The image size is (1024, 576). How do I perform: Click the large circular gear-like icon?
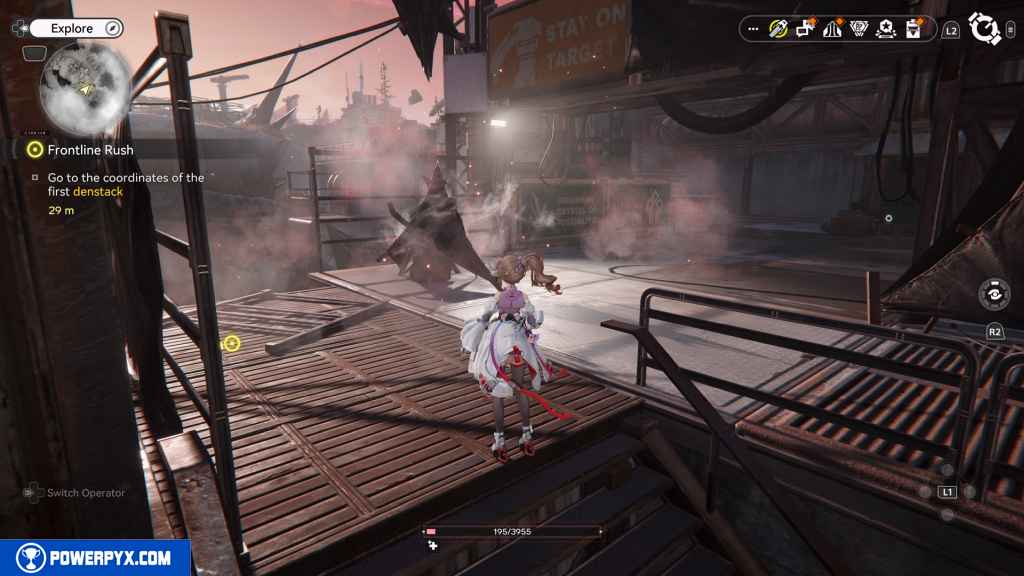tap(985, 29)
